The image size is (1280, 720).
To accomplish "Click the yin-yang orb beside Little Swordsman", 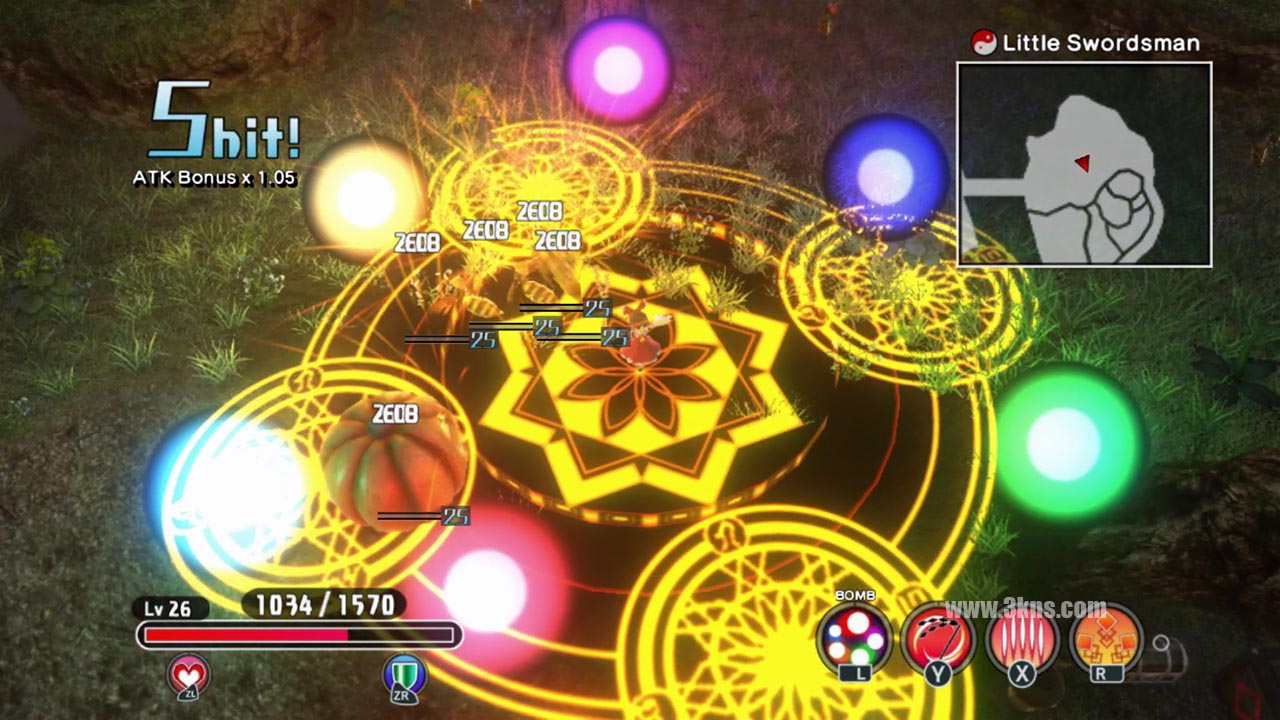I will click(x=984, y=43).
